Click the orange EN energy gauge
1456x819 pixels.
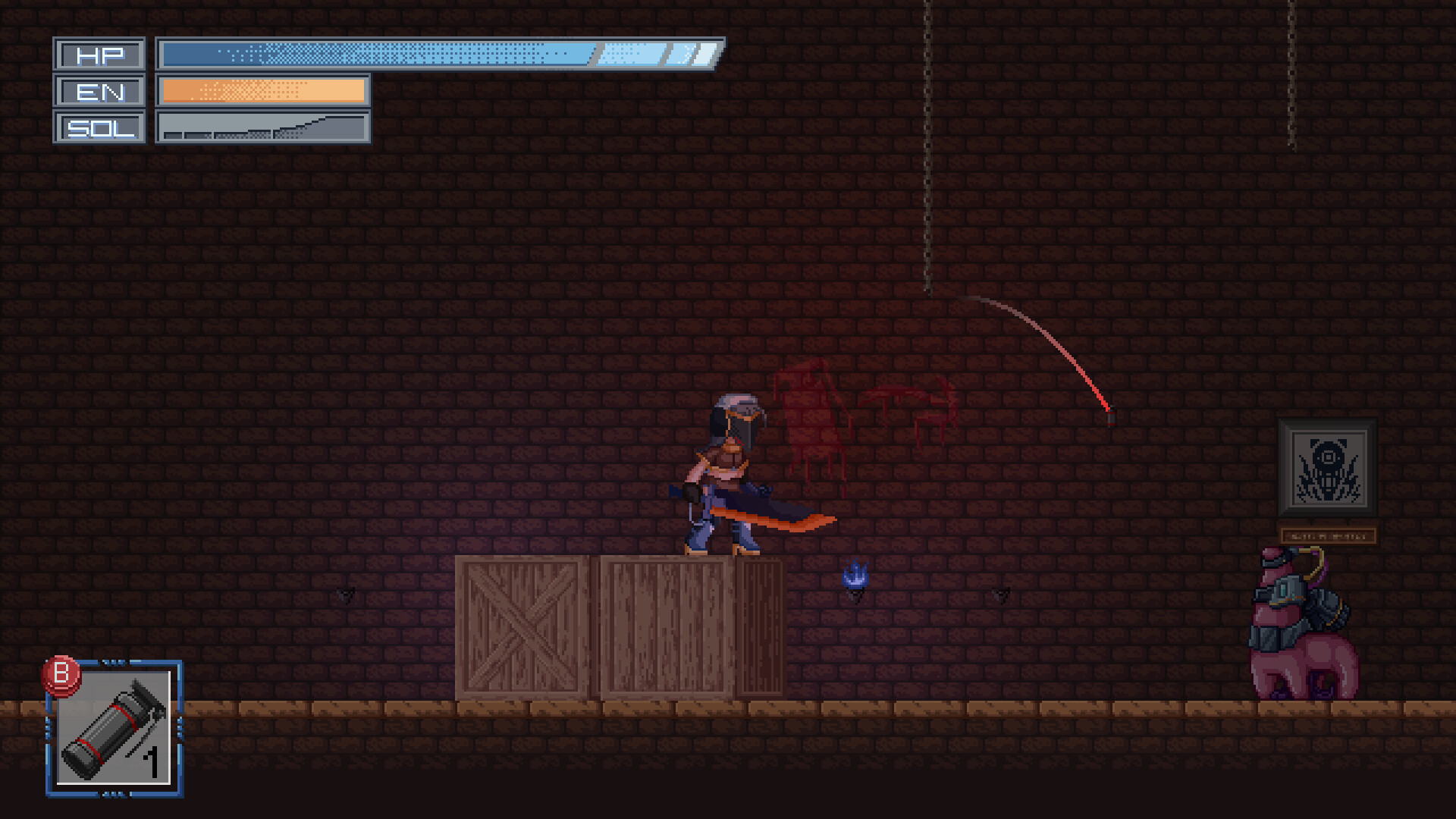[262, 90]
